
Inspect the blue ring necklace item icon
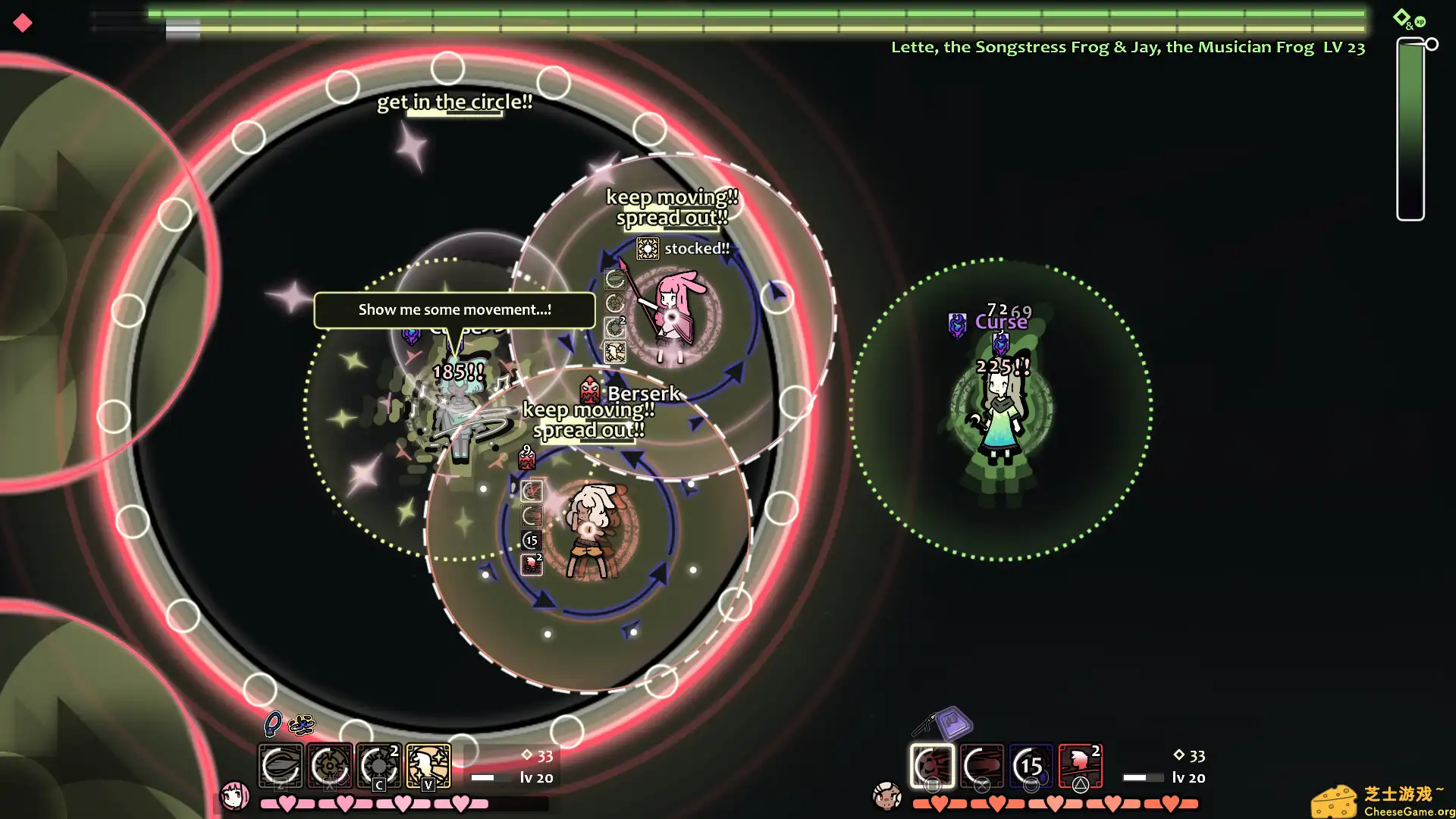click(x=272, y=724)
